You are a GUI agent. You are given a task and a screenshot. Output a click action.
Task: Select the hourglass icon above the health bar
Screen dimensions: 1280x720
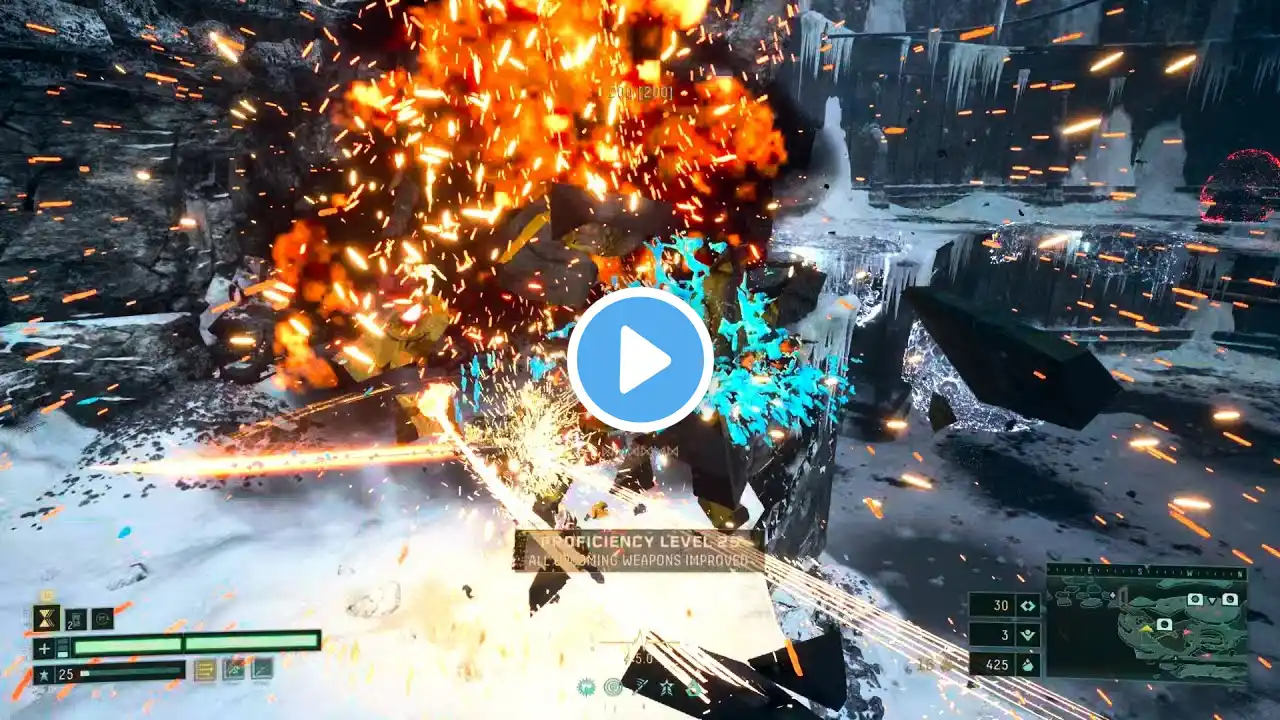tap(46, 618)
